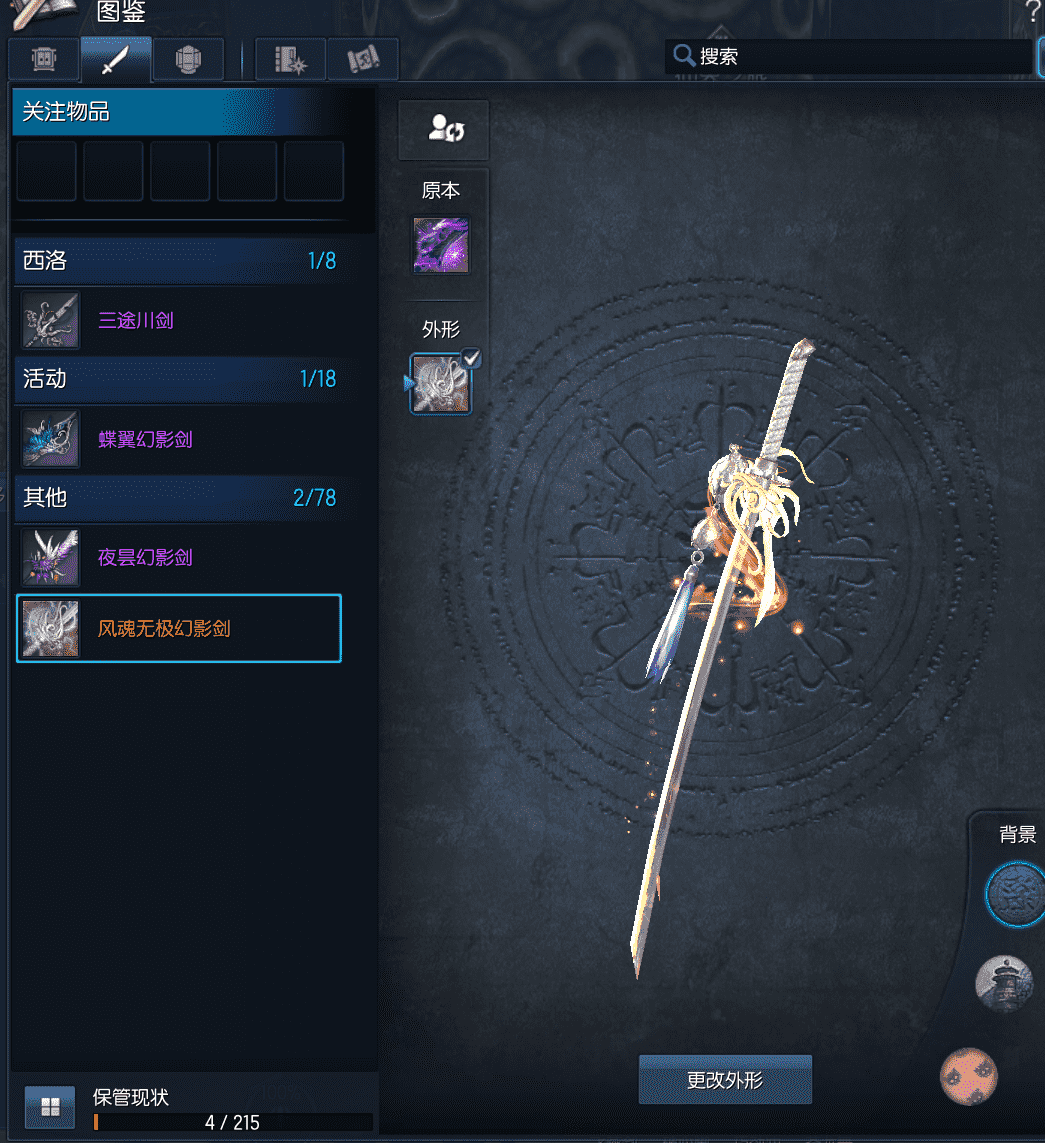Open the question mark help

click(x=1033, y=12)
